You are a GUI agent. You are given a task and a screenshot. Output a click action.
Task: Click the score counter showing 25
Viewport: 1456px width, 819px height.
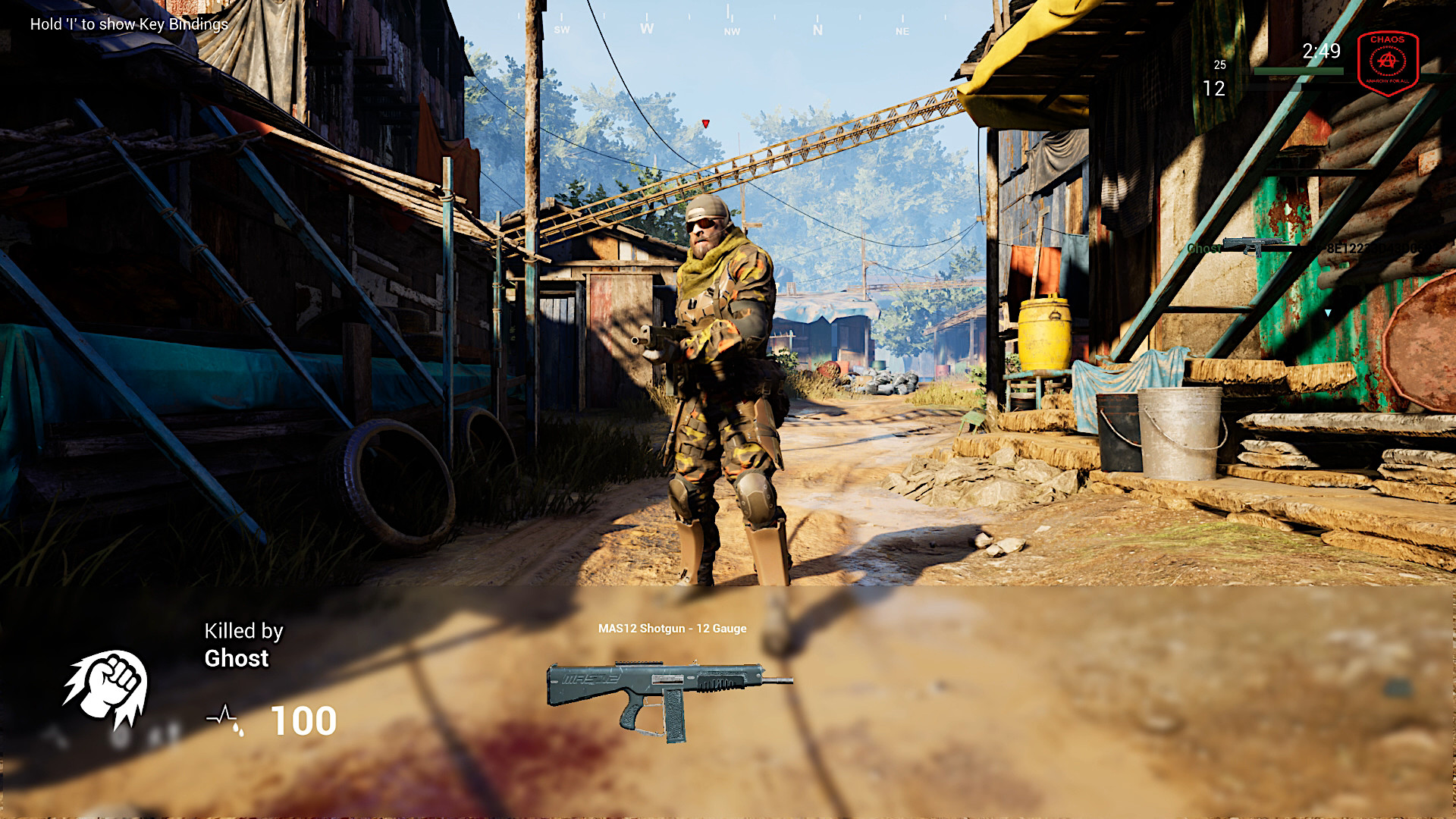pyautogui.click(x=1220, y=64)
